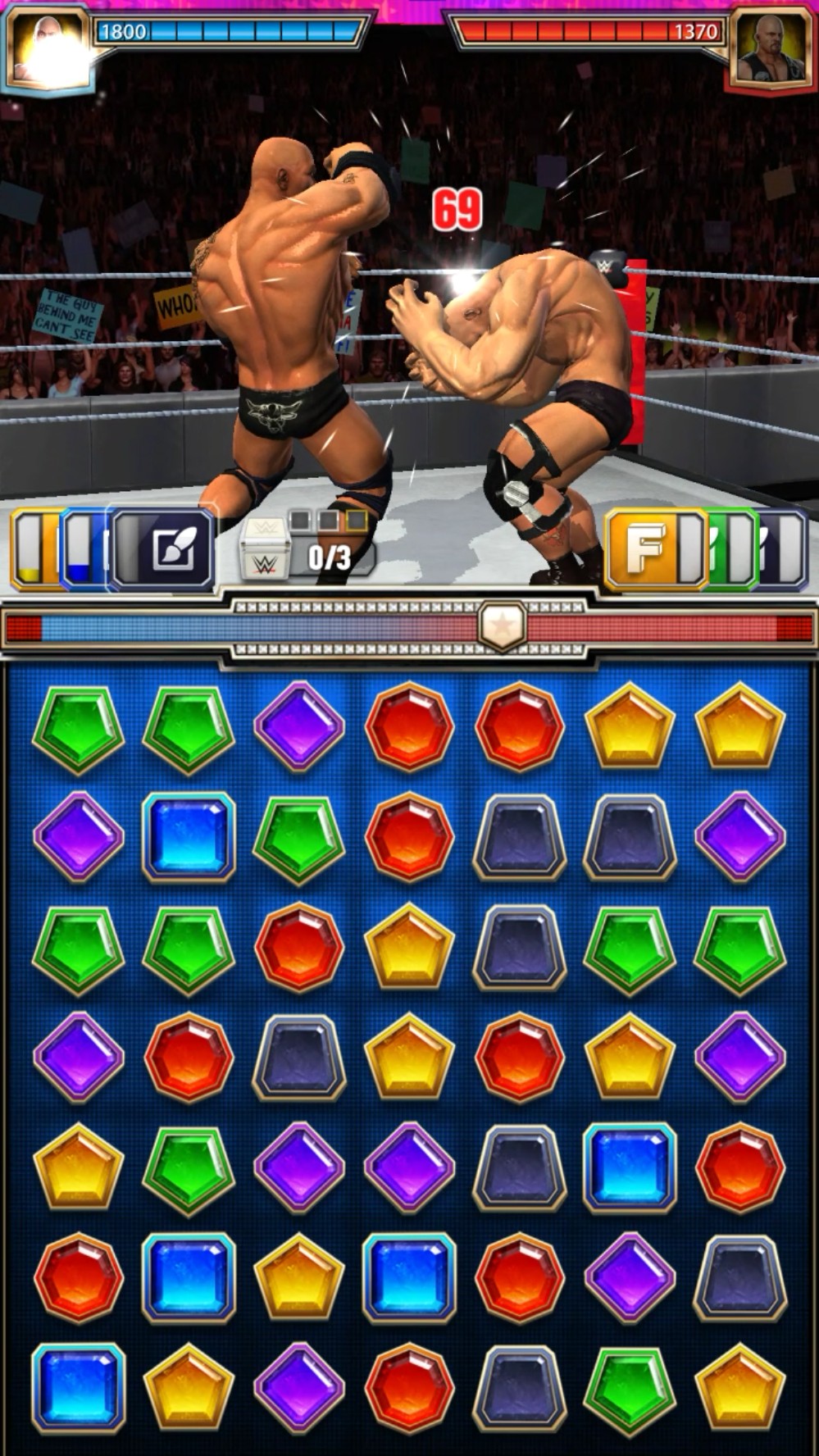Tap the opponent's green move button
Viewport: 819px width, 1456px height.
[x=732, y=548]
